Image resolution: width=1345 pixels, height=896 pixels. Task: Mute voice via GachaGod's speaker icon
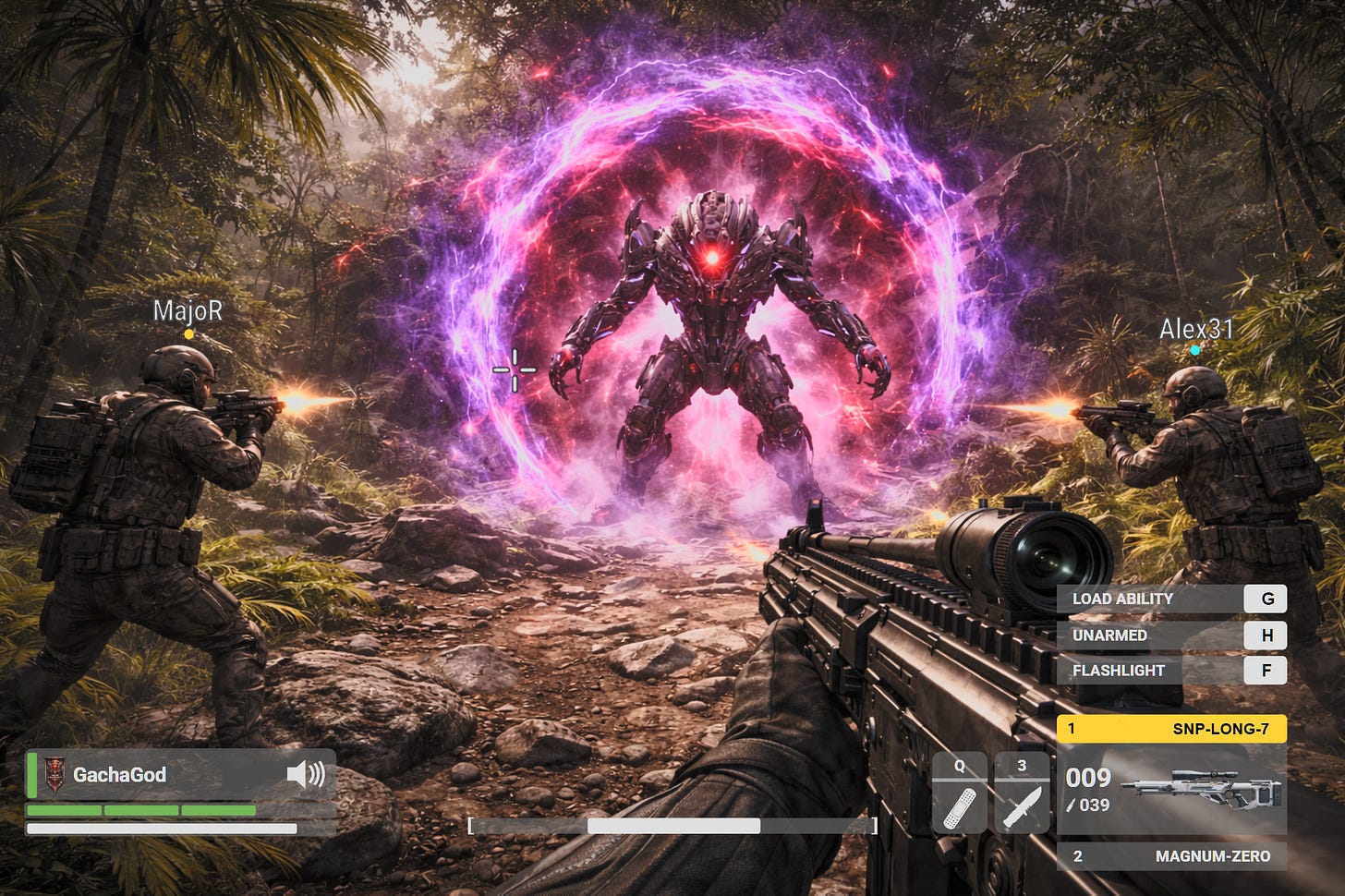click(306, 774)
